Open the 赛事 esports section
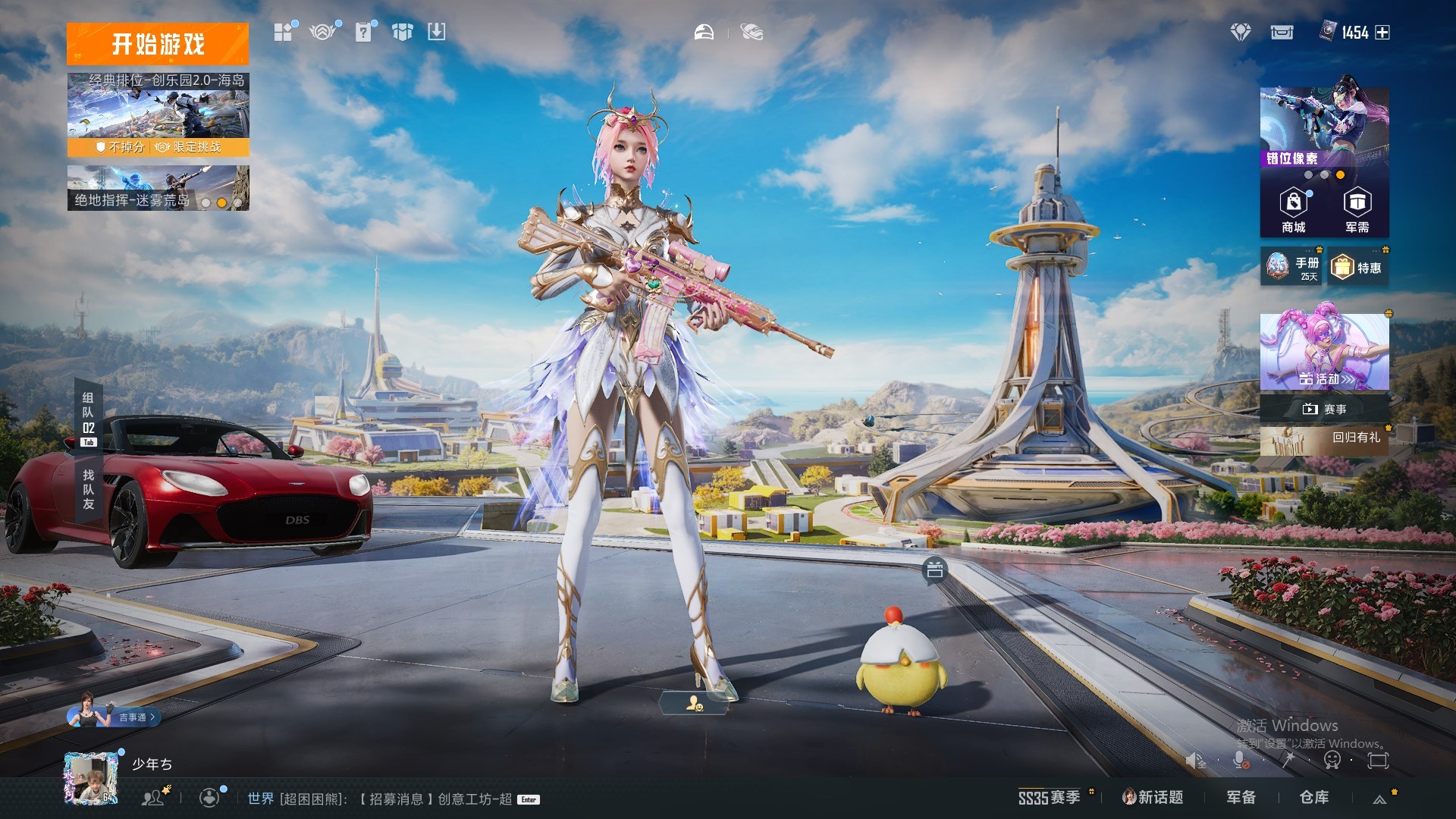Viewport: 1456px width, 819px height. 1324,409
